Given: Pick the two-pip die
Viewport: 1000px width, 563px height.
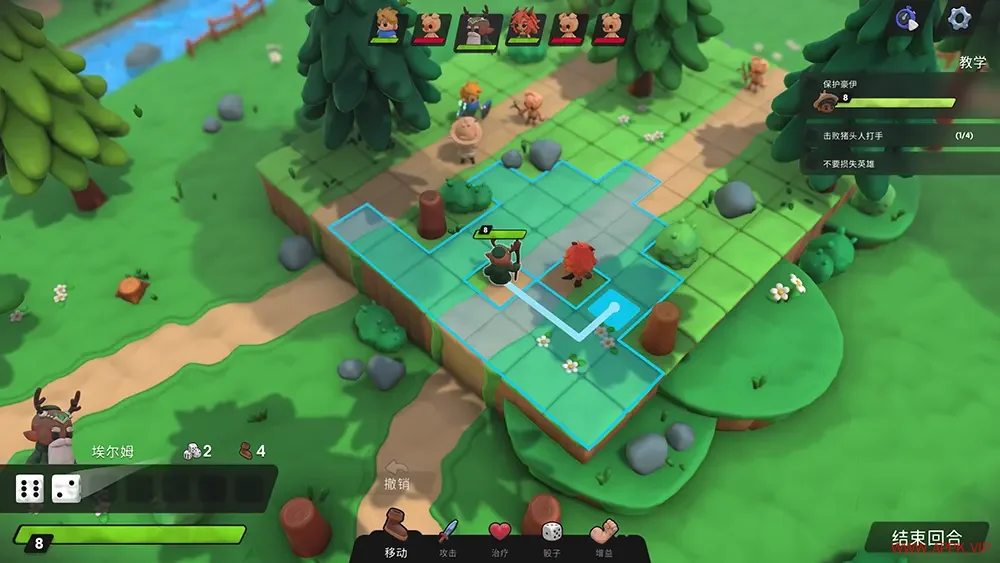Looking at the screenshot, I should point(66,489).
